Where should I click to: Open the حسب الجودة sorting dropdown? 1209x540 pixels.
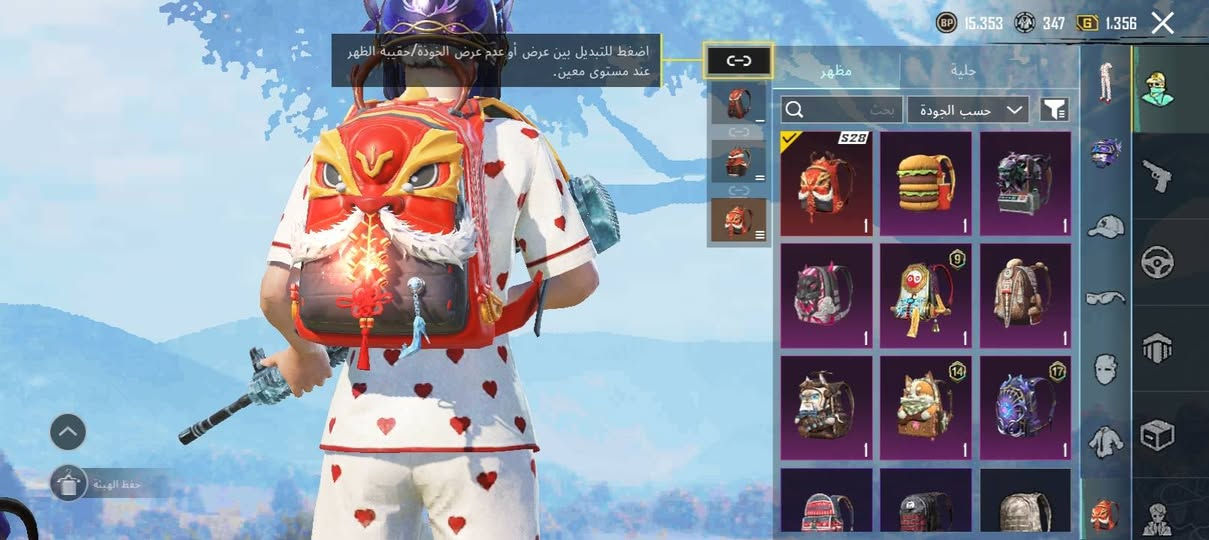pos(967,110)
